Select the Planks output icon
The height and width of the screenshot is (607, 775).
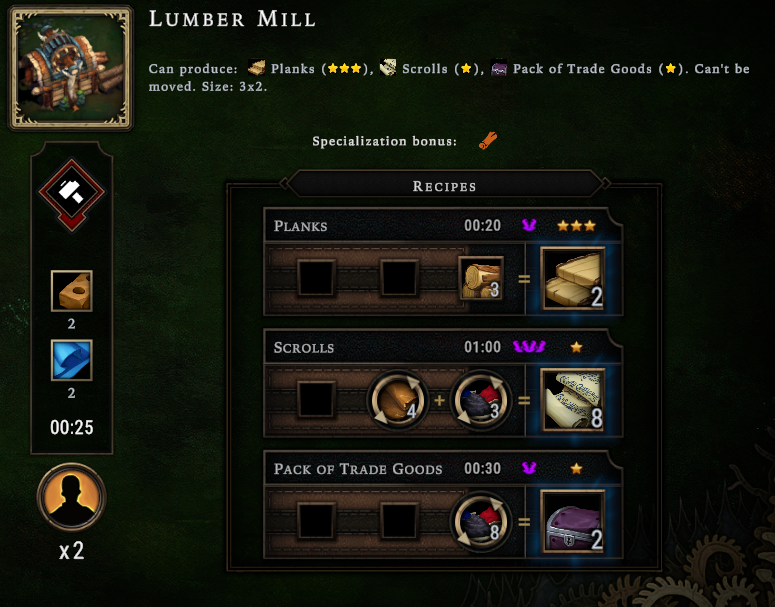[x=573, y=280]
